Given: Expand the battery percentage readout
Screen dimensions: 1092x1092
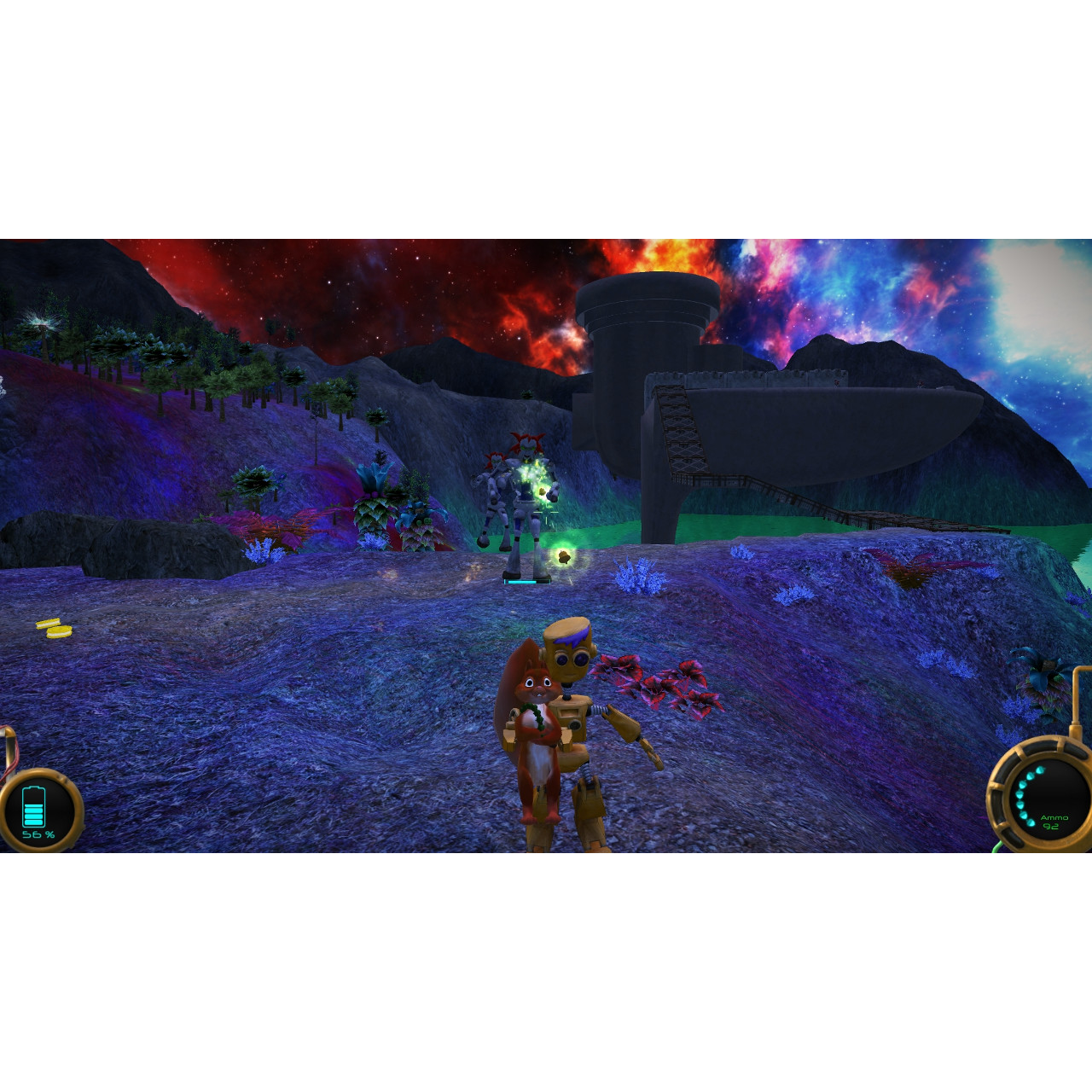Looking at the screenshot, I should click(38, 834).
